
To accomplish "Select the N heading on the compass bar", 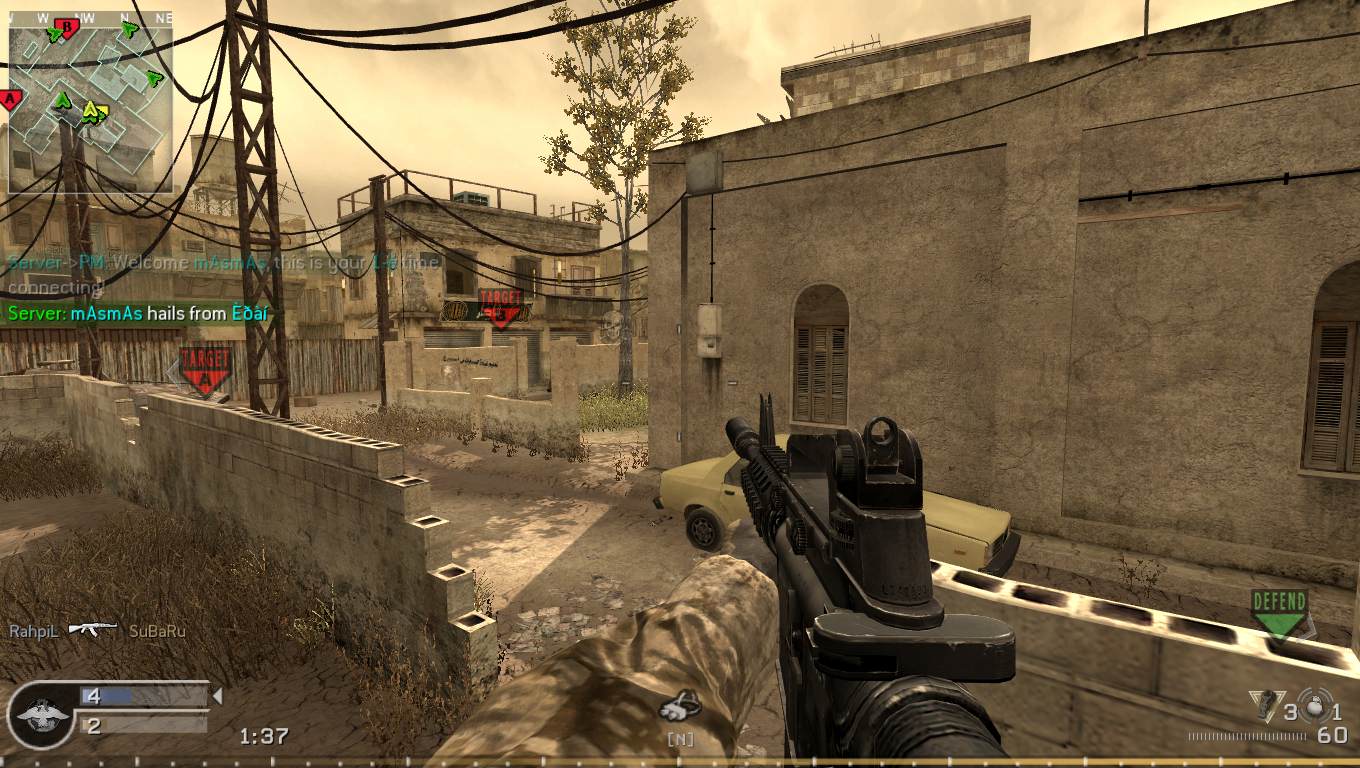I will (x=123, y=15).
